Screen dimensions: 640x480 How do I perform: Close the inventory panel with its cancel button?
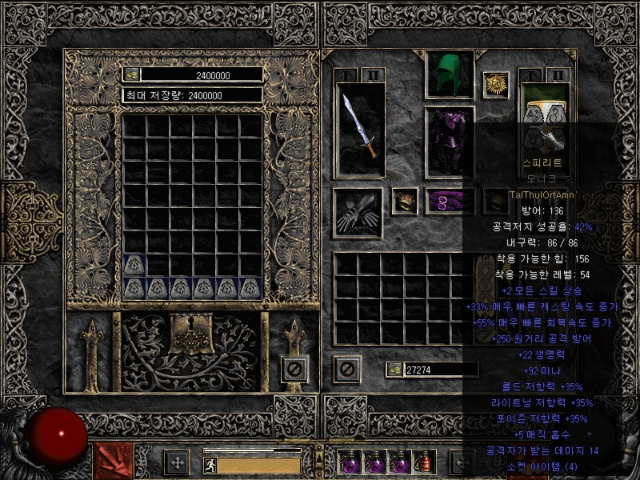pos(347,369)
